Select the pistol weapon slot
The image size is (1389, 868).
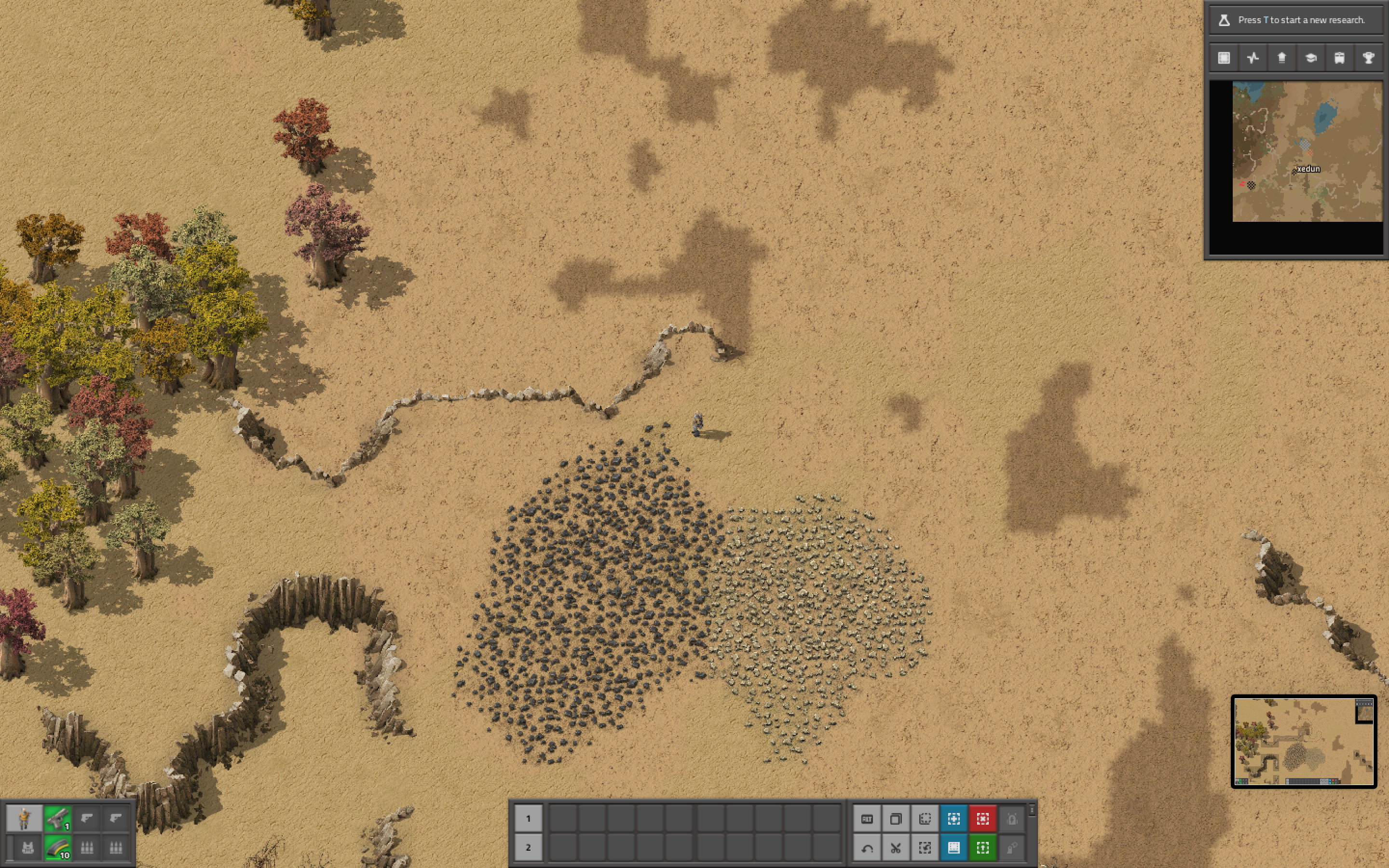(x=57, y=819)
